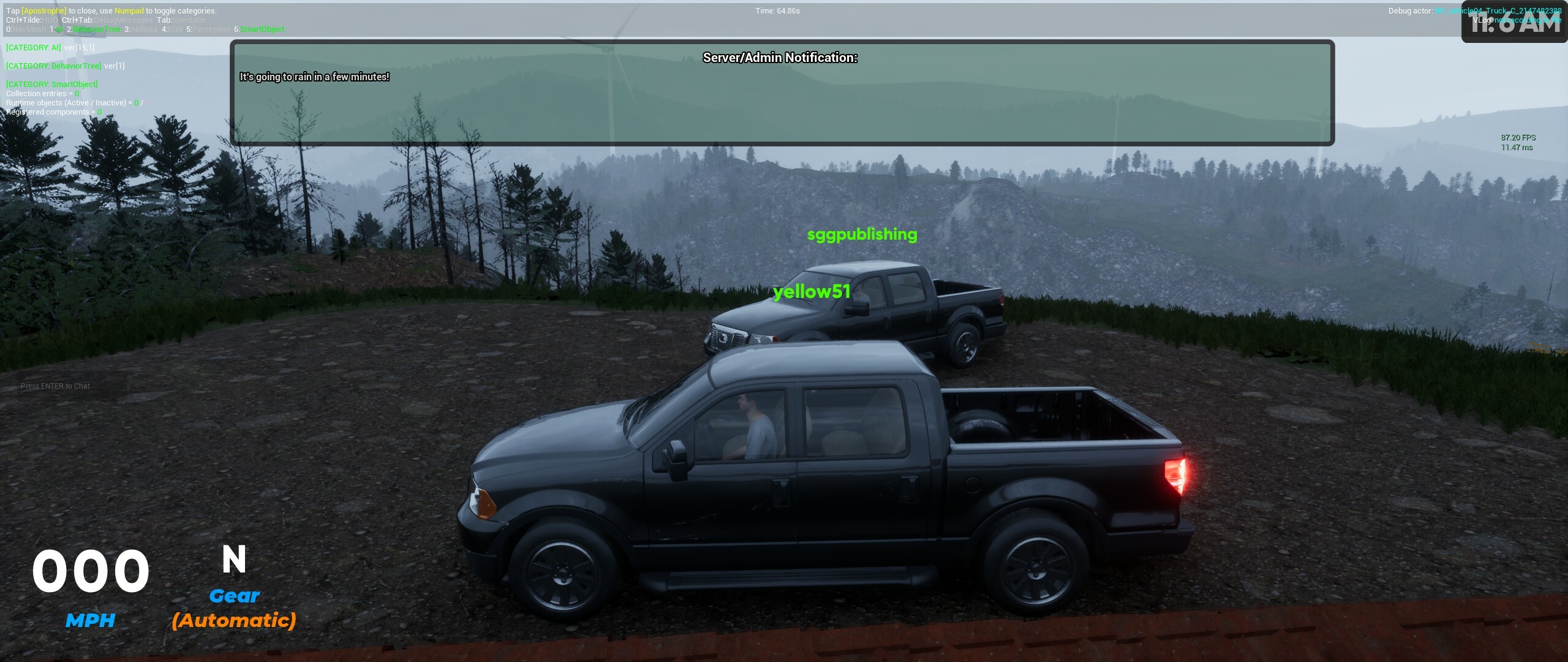Open chat via Press ENTER to Chat label
This screenshot has width=1568, height=662.
coord(55,386)
